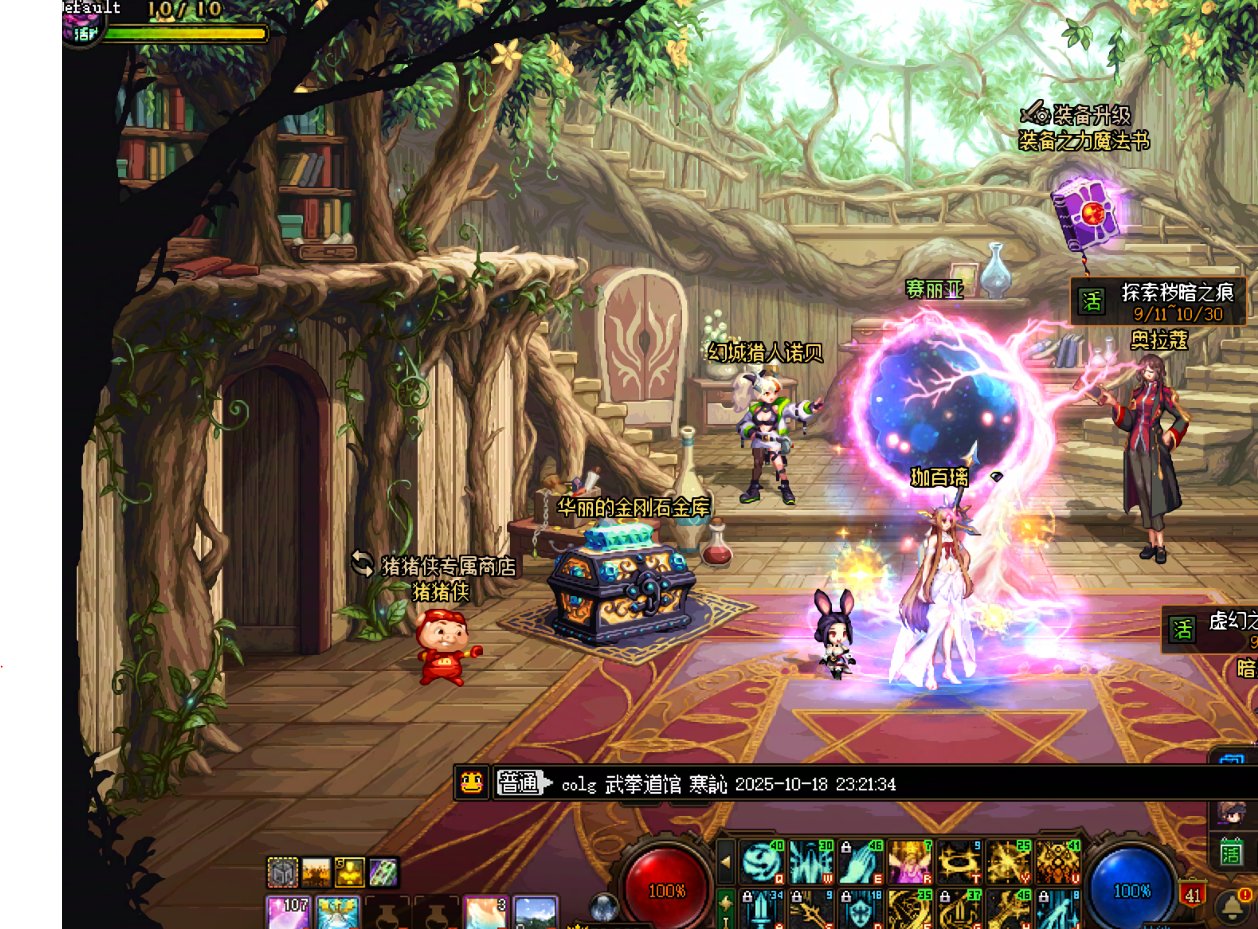The width and height of the screenshot is (1258, 929).
Task: Open the green 活 calendar icon
Action: [1230, 853]
